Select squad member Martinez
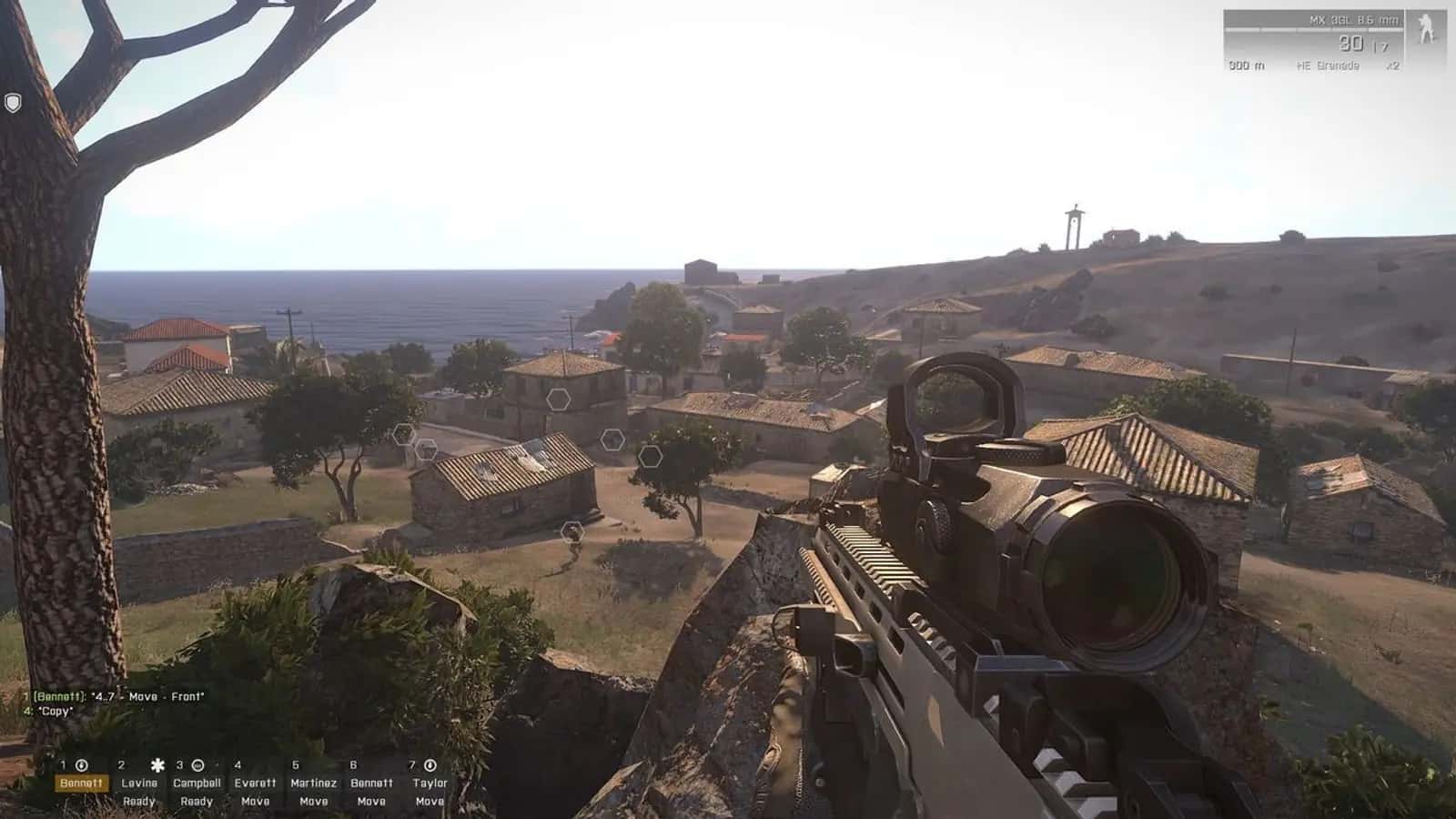Image resolution: width=1456 pixels, height=819 pixels. (x=313, y=783)
